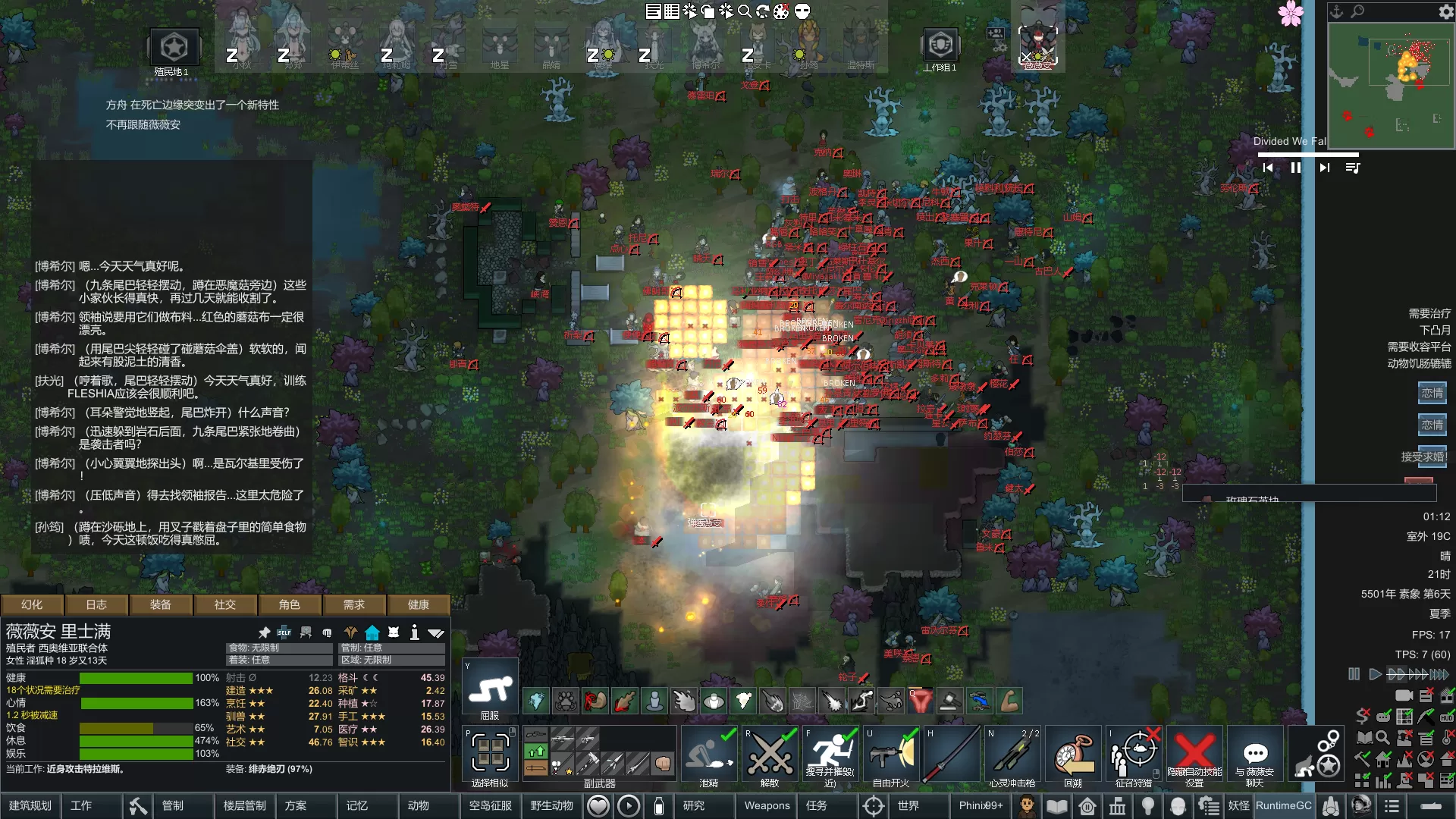Open the 世界 (World) map view
This screenshot has height=819, width=1456.
click(908, 805)
